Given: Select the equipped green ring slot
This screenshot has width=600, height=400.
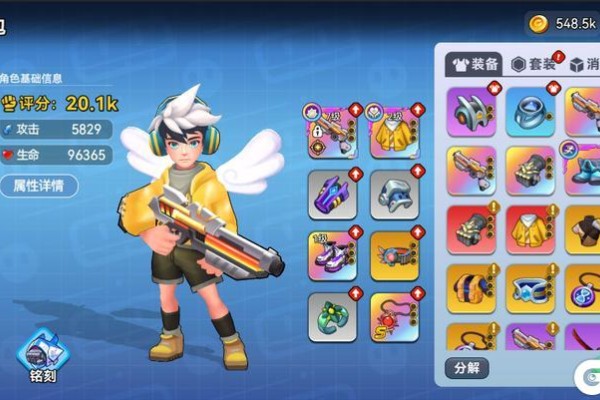Looking at the screenshot, I should [x=333, y=315].
